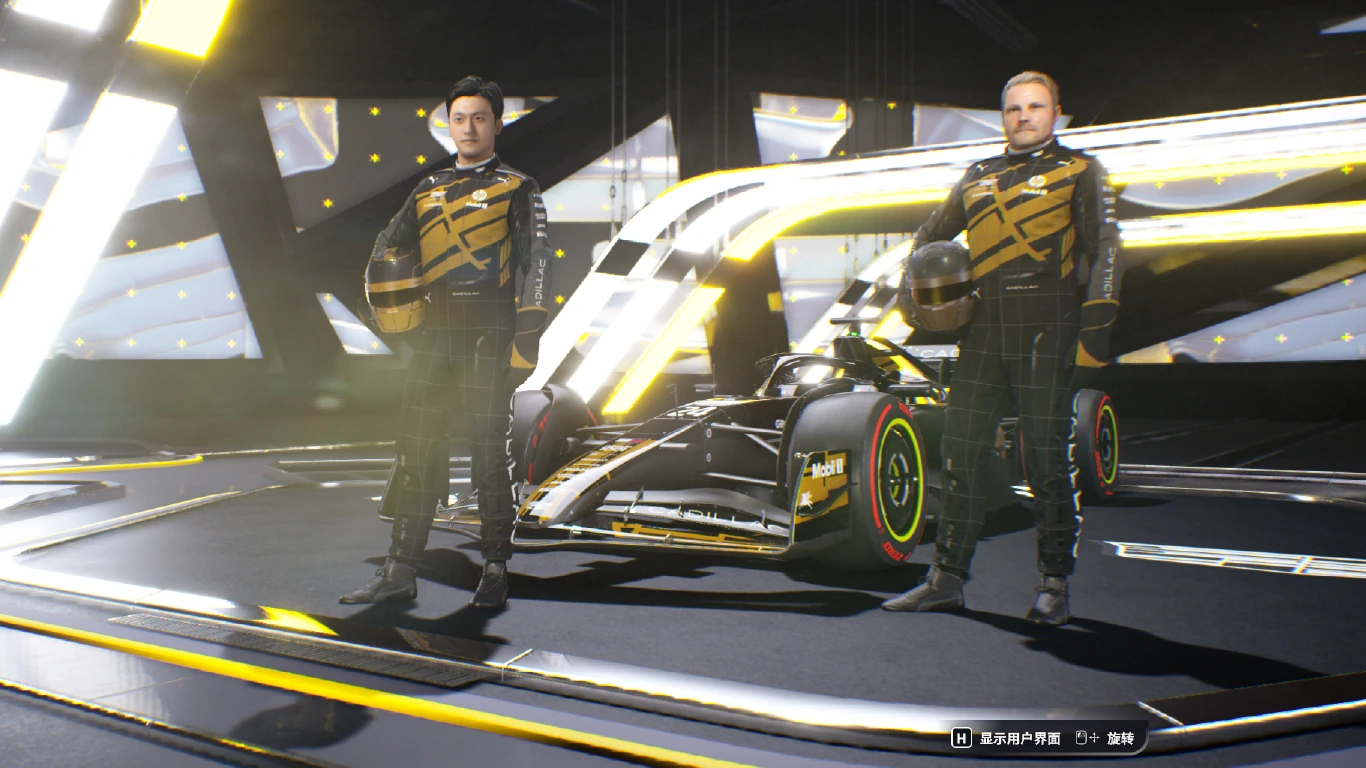Click the Mobil 1 sponsor logo
Viewport: 1366px width, 768px height.
pyautogui.click(x=828, y=467)
